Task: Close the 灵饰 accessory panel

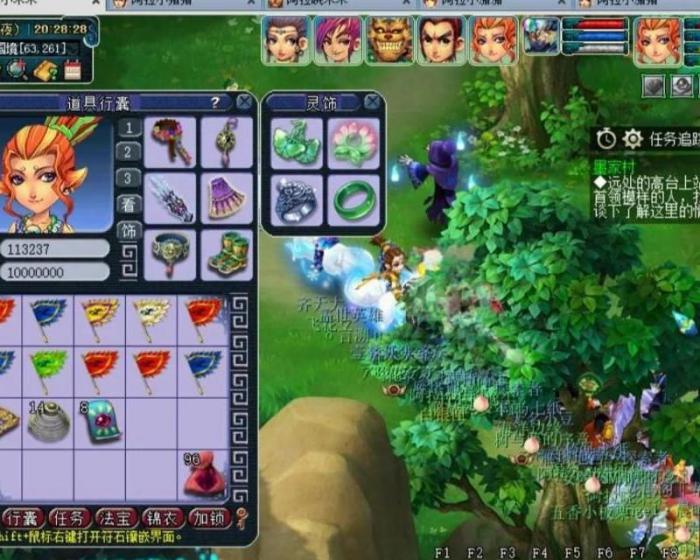Action: click(372, 102)
